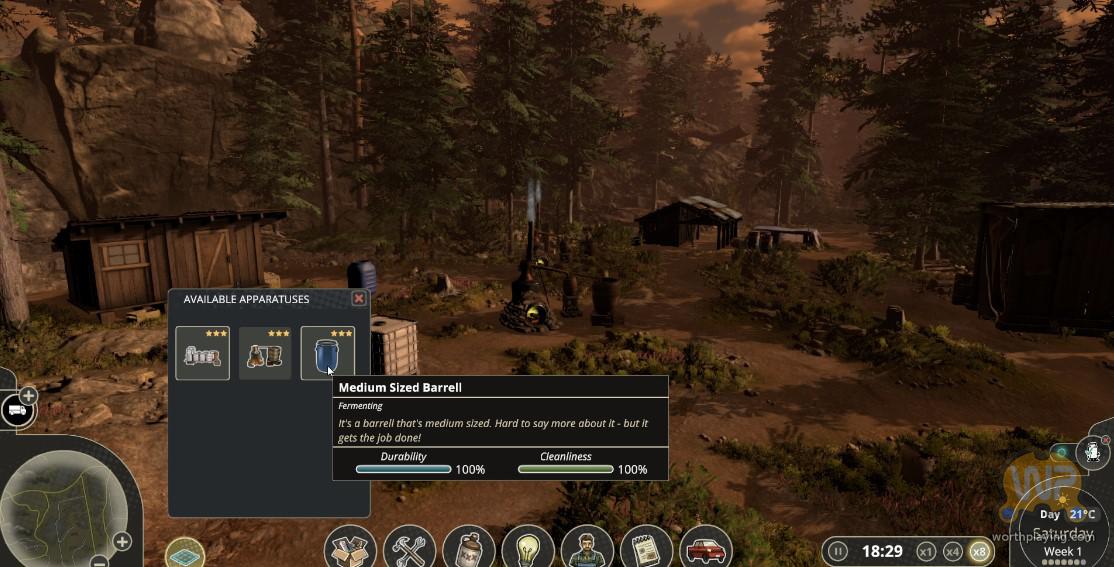Choose the distillation pipes apparatus slot

click(202, 353)
